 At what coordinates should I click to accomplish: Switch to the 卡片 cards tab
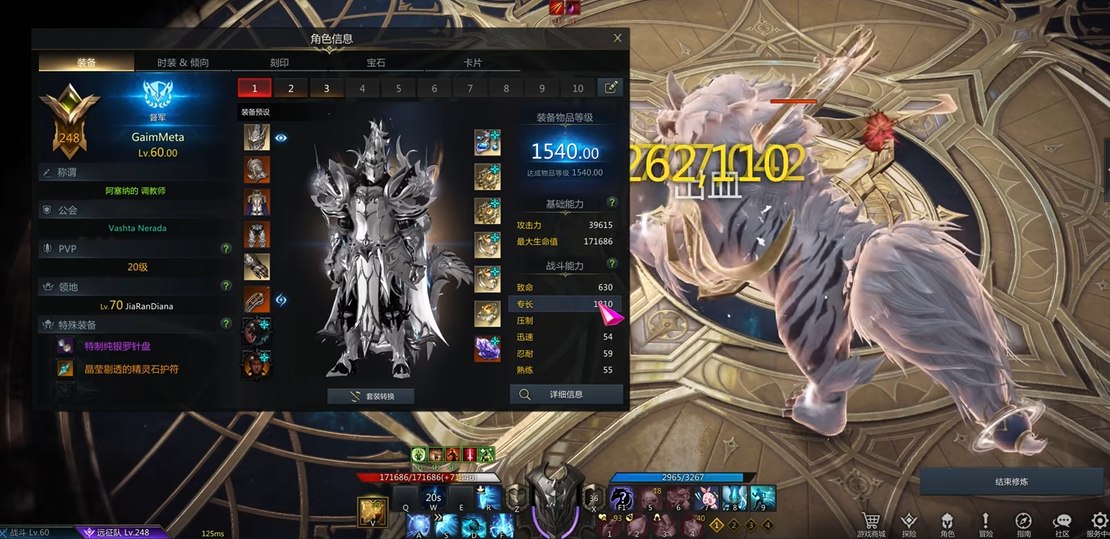[472, 62]
